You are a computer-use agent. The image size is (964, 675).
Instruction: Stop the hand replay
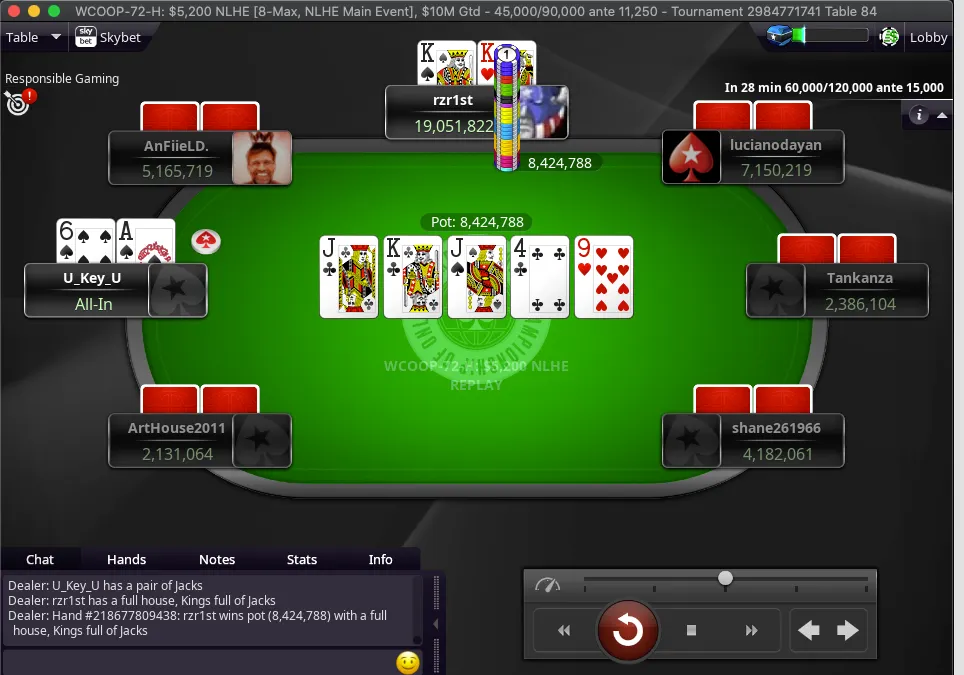pos(691,630)
